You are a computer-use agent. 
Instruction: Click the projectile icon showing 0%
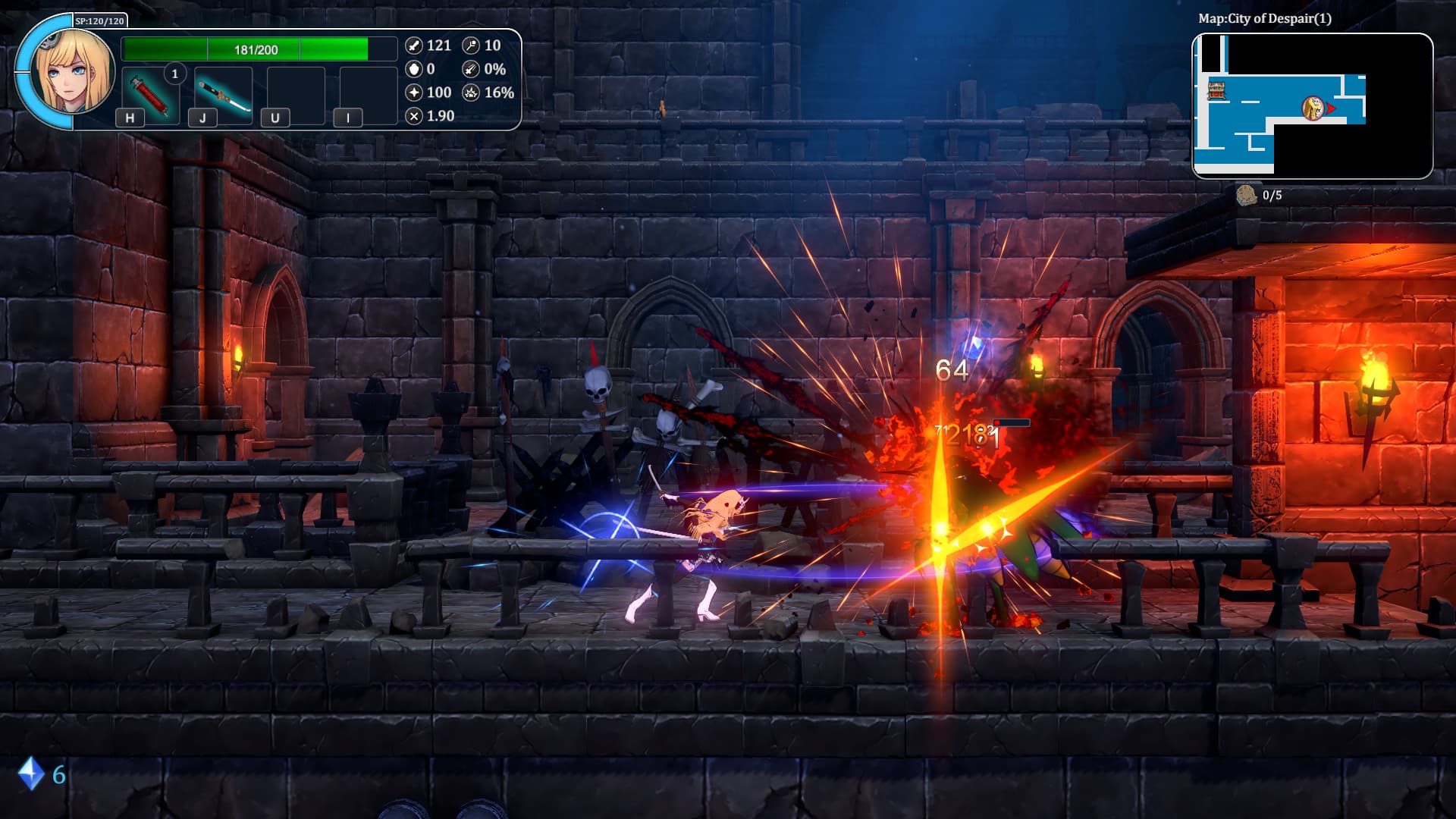pos(472,69)
